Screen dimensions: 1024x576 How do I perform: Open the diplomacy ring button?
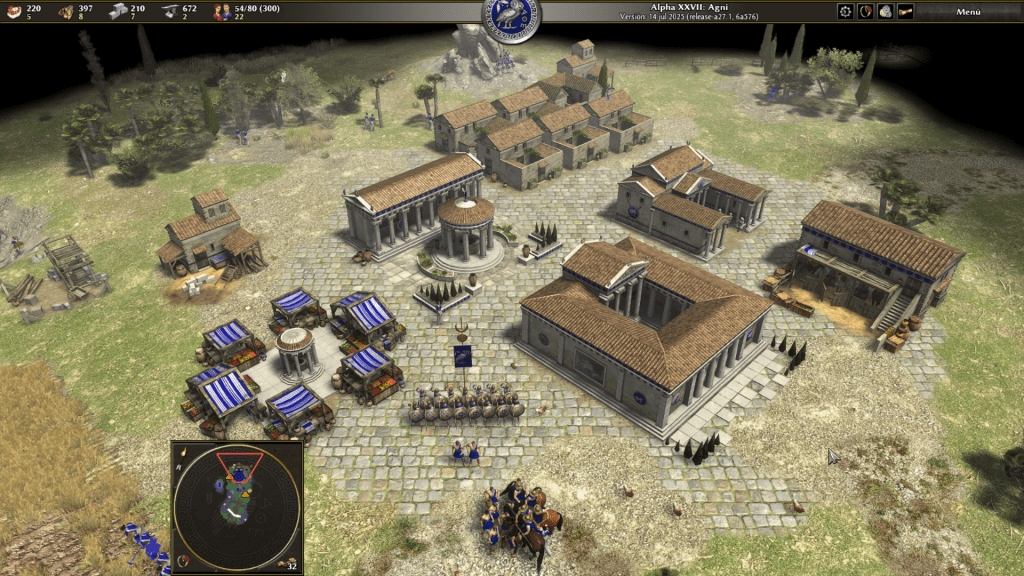tap(865, 12)
